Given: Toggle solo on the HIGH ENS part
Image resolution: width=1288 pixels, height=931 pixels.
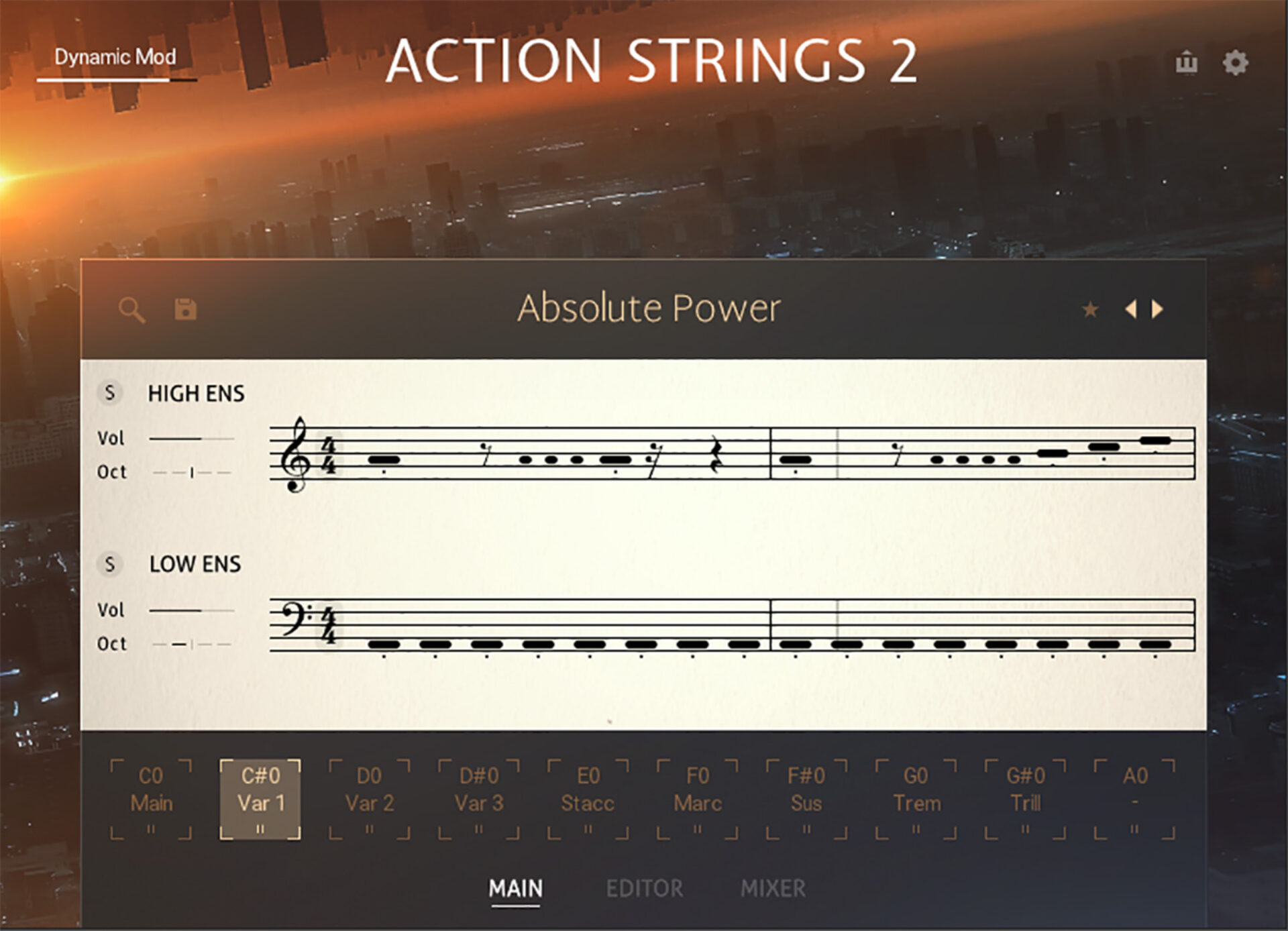Looking at the screenshot, I should tap(111, 394).
